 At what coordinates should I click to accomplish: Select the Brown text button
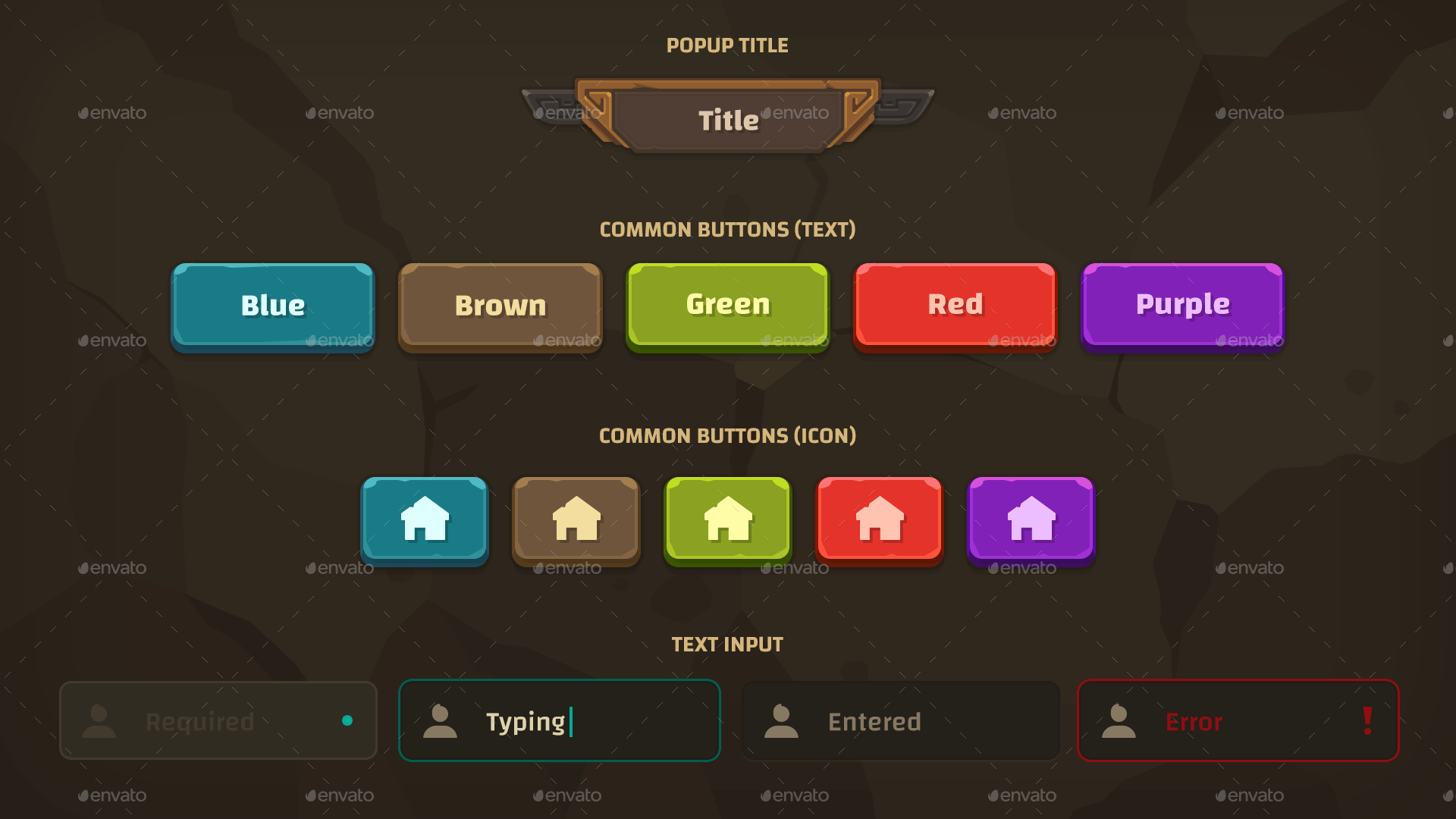coord(500,306)
